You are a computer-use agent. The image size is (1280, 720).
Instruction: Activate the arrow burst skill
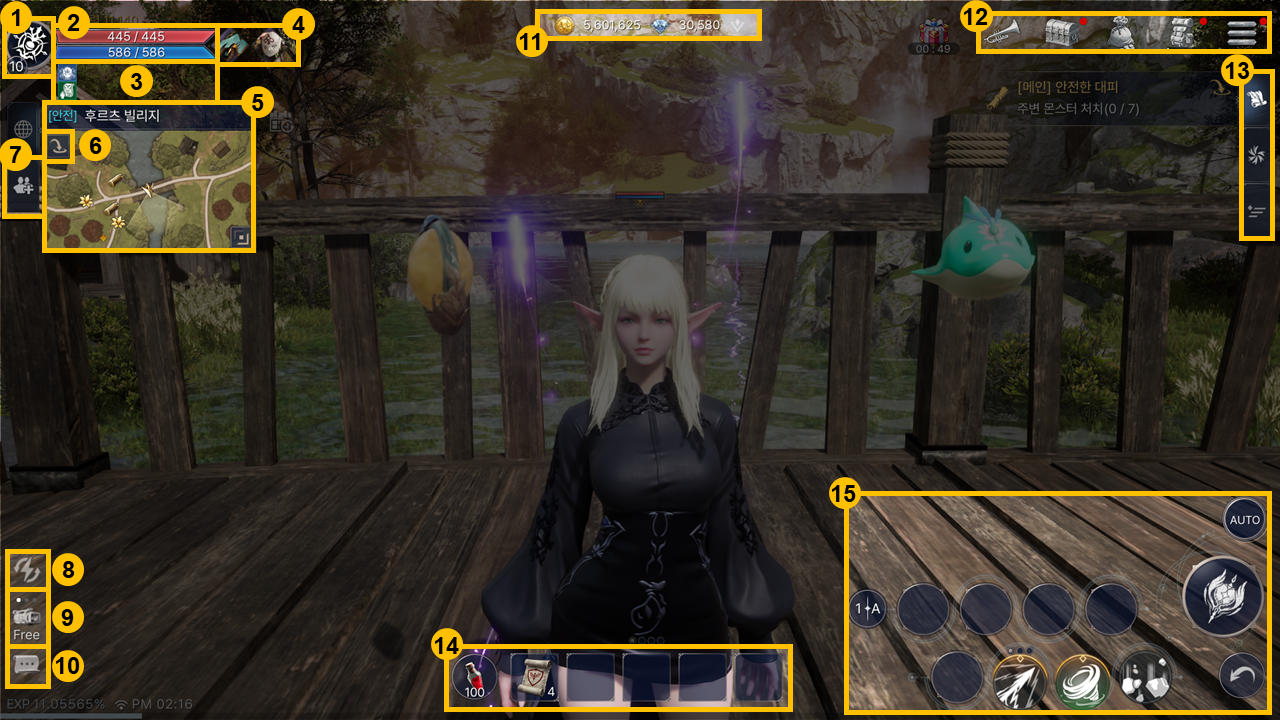click(x=1019, y=680)
